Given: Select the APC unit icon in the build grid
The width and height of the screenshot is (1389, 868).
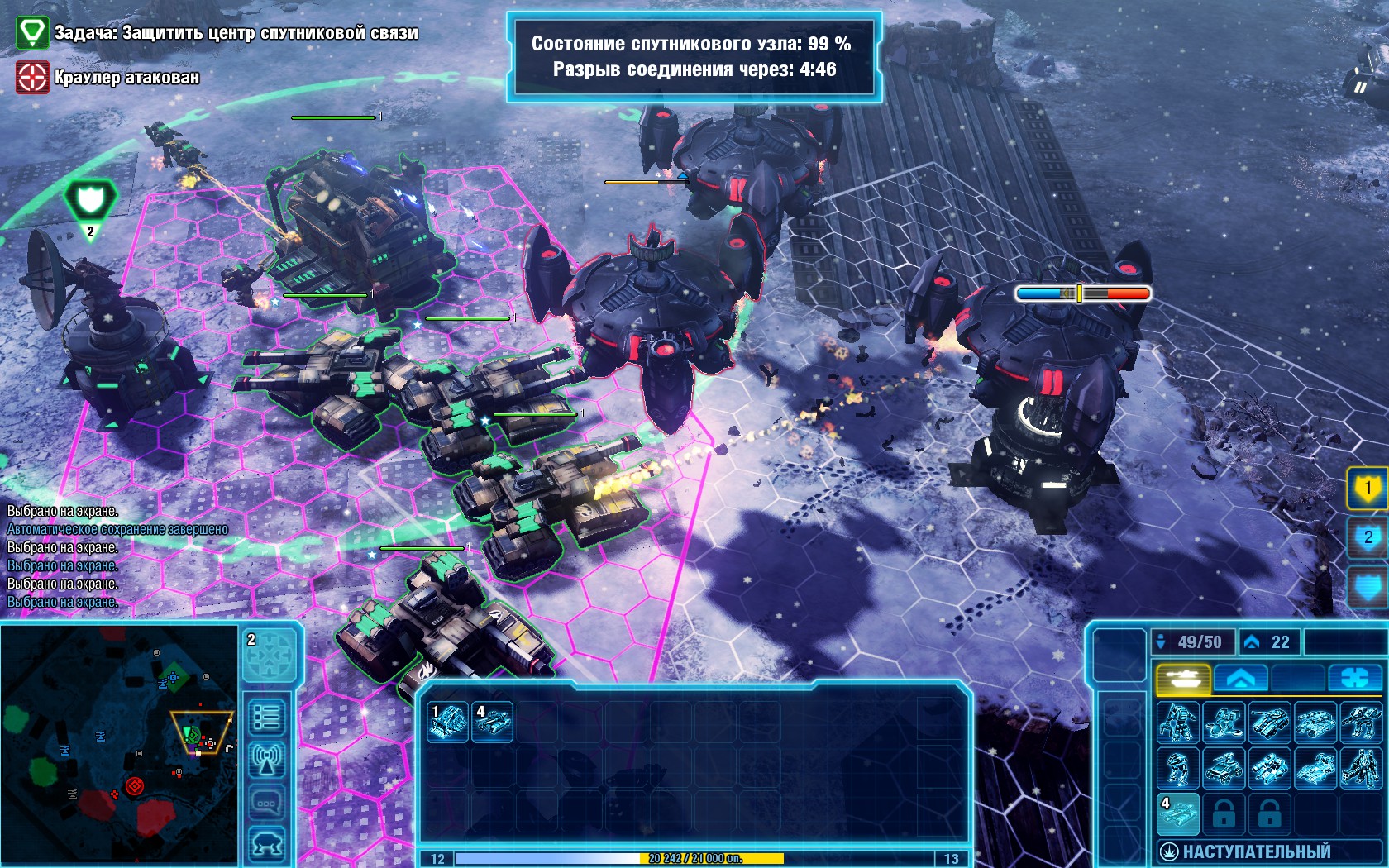Looking at the screenshot, I should pyautogui.click(x=1315, y=722).
